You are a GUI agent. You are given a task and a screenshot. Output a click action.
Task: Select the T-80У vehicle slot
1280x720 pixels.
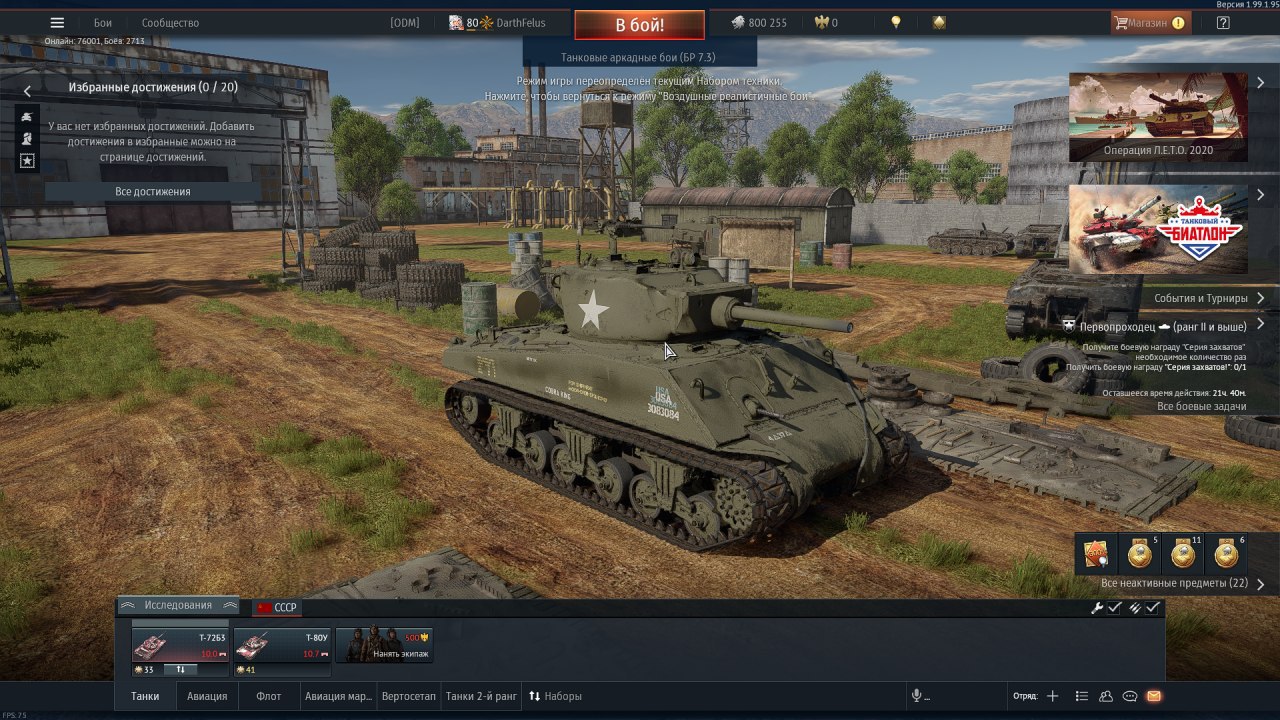coord(282,646)
